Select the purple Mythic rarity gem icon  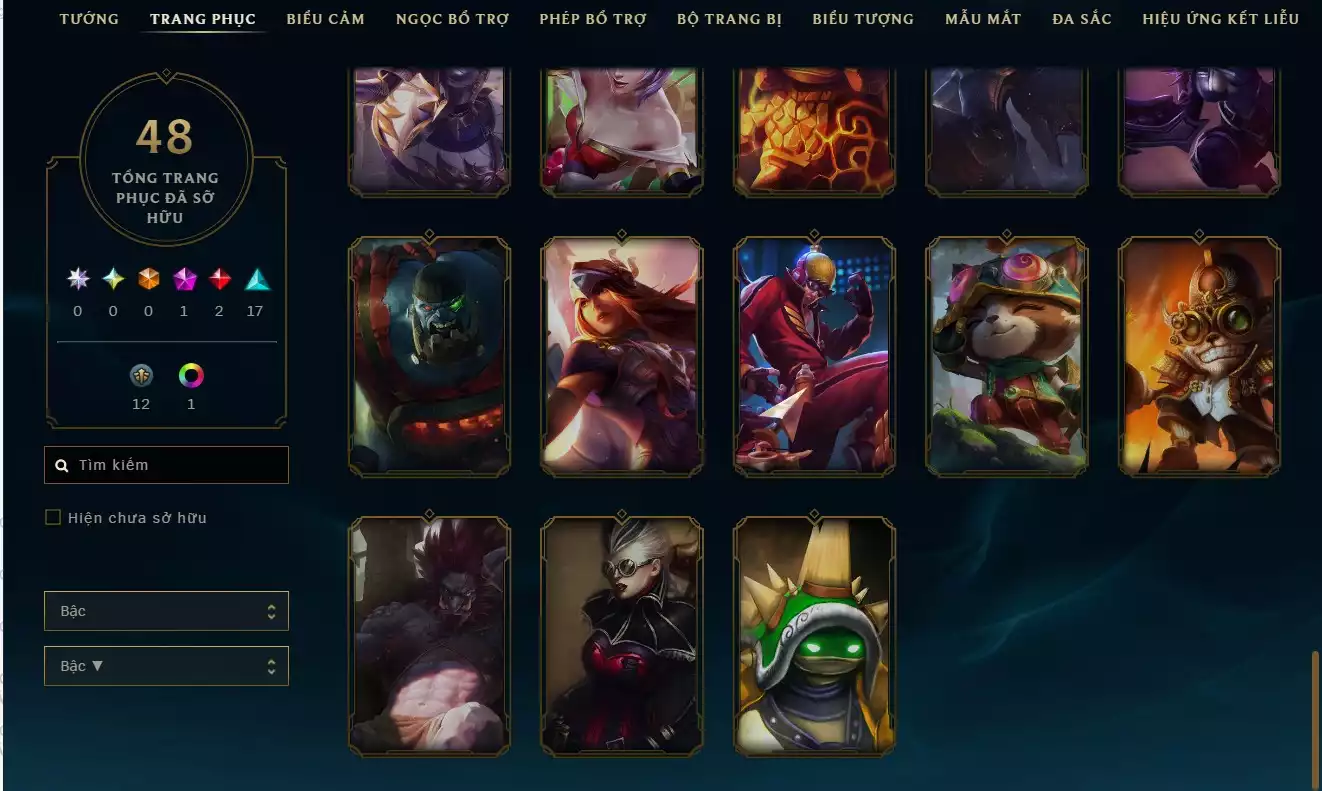point(183,280)
